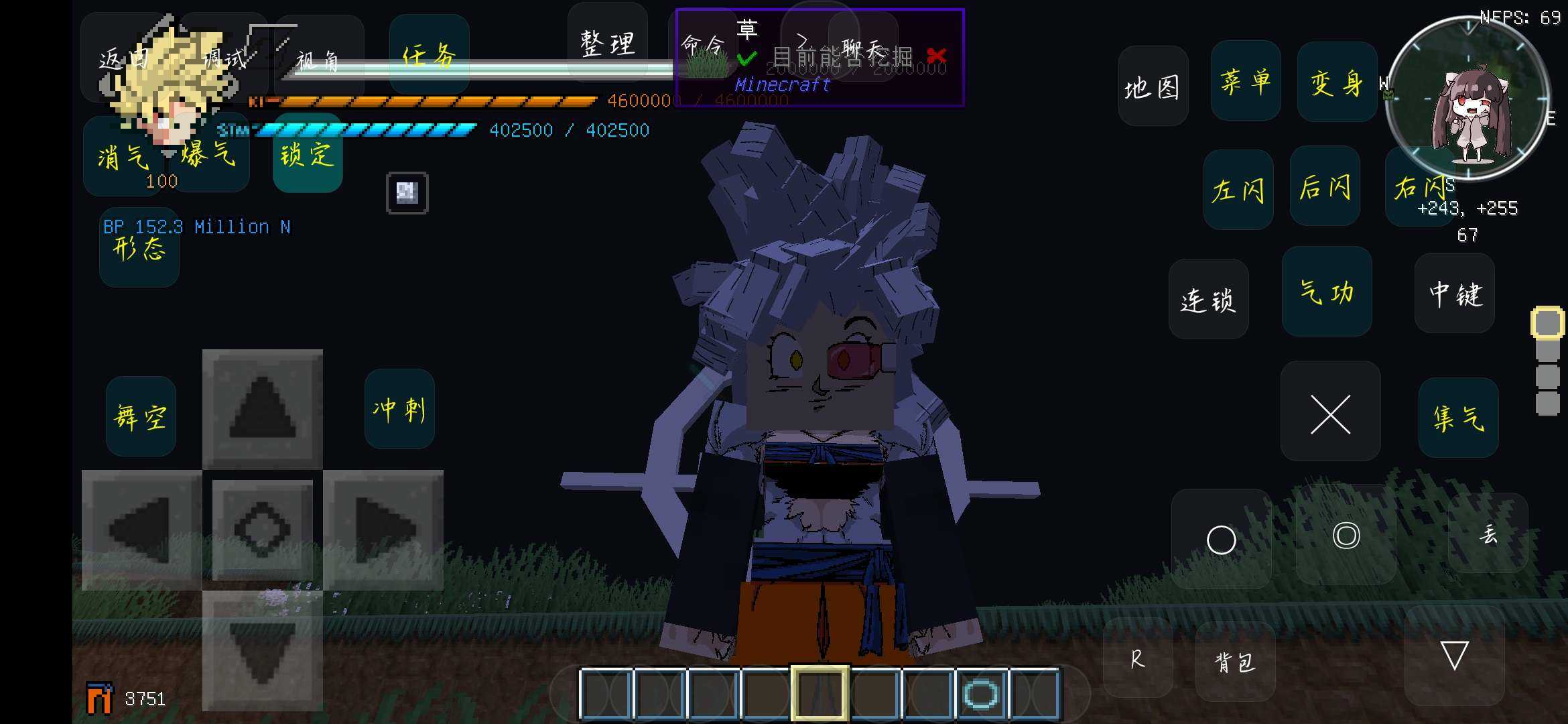This screenshot has width=1568, height=724.
Task: Tap the 连锁 chain button
Action: click(x=1208, y=299)
